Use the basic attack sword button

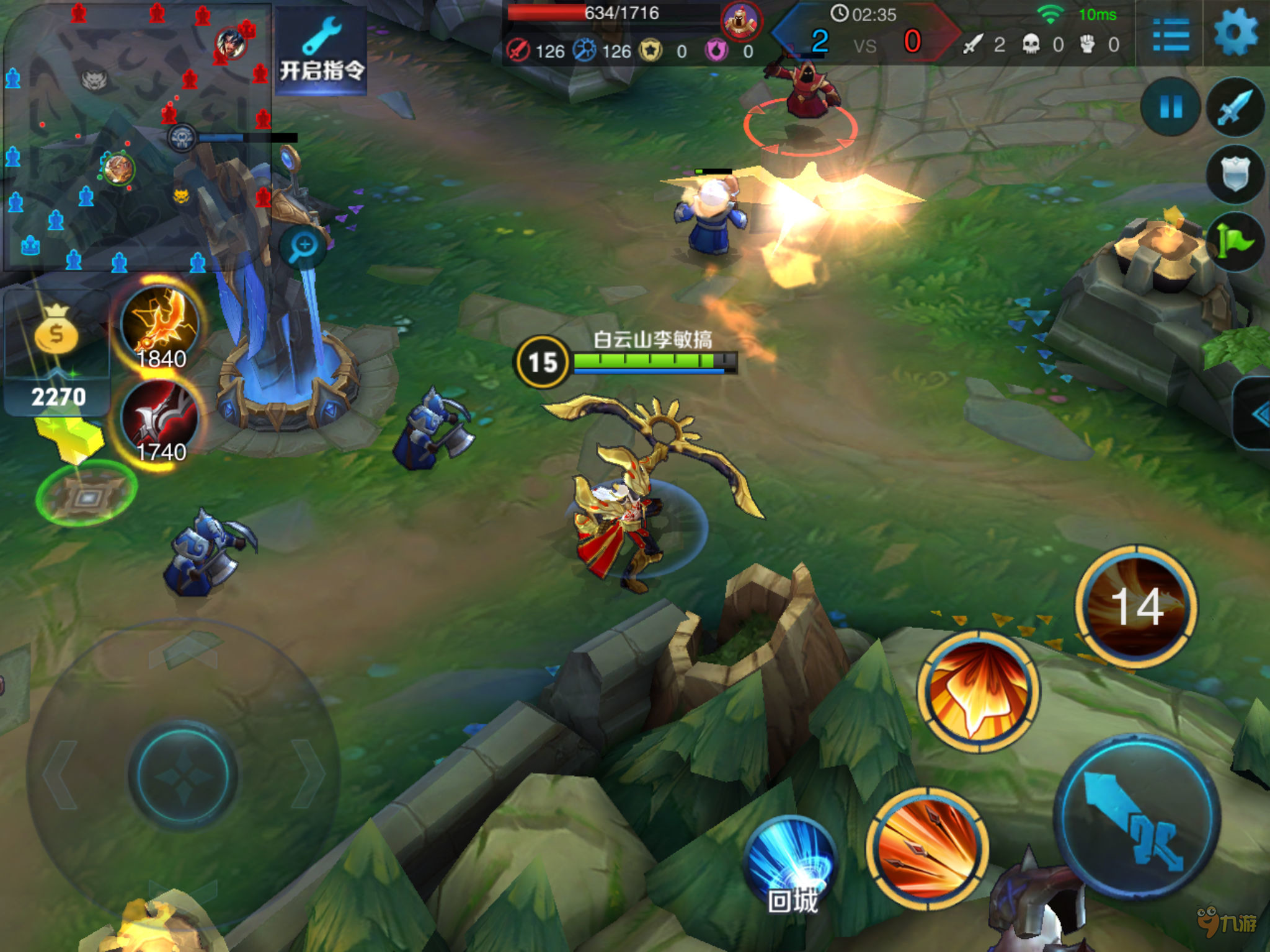pos(1137,816)
